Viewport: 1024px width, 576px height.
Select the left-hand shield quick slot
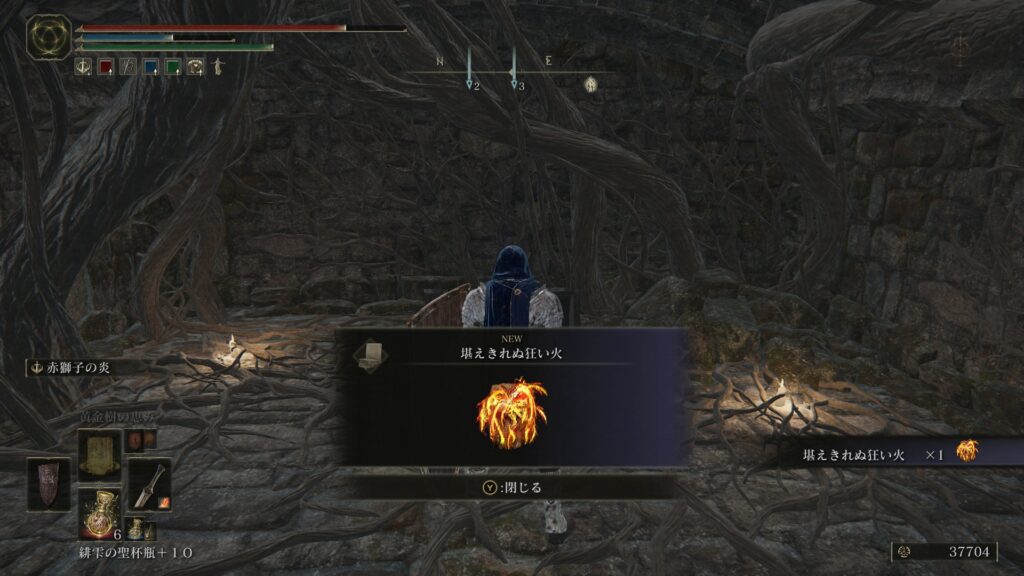point(49,484)
